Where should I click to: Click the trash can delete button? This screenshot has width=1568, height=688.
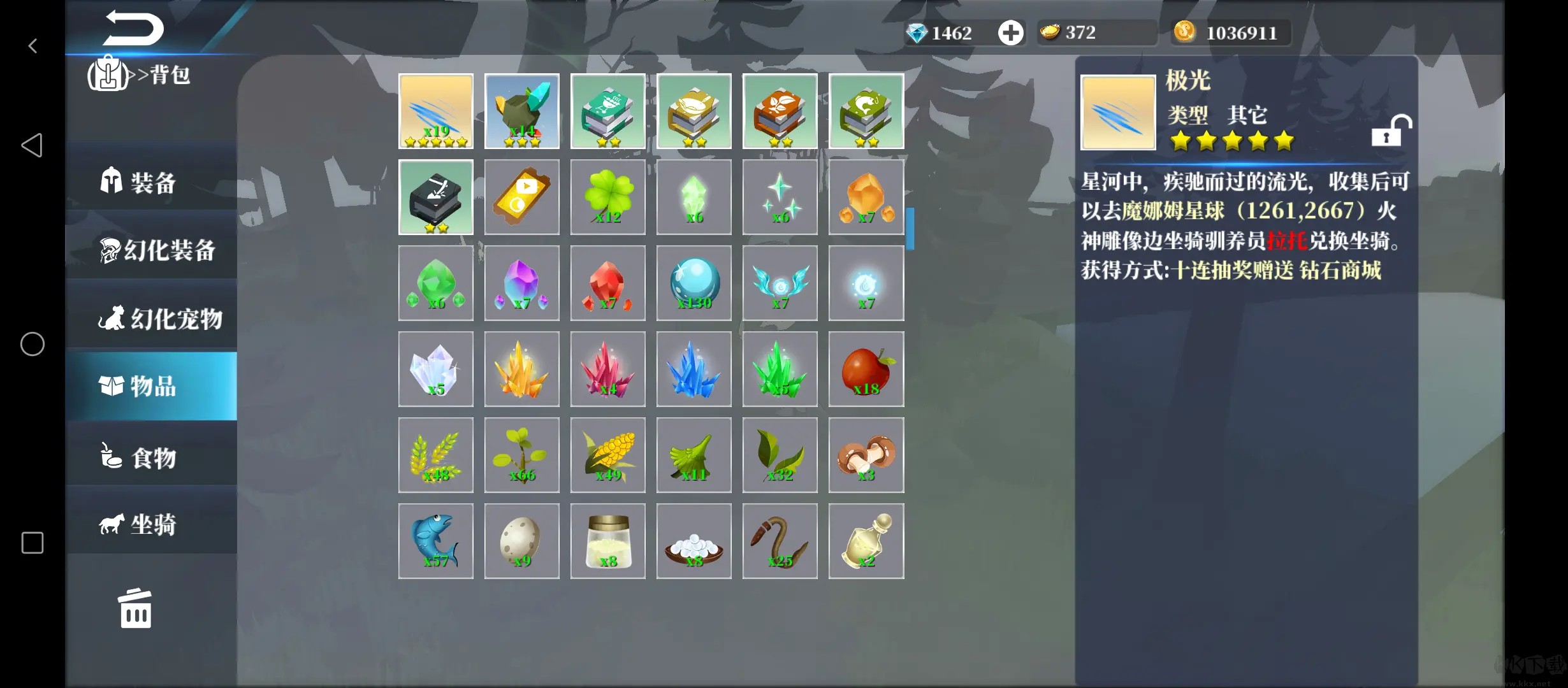point(135,609)
